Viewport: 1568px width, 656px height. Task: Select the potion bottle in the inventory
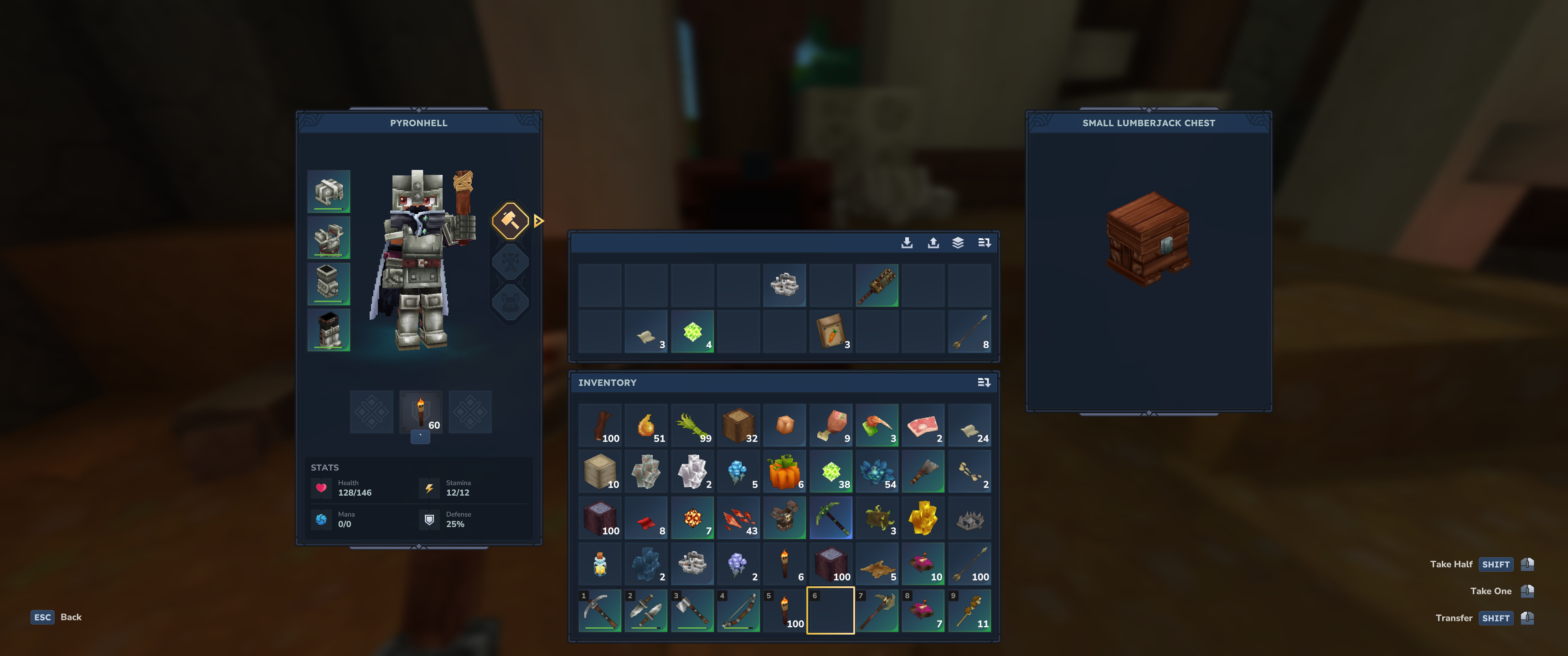pyautogui.click(x=600, y=564)
